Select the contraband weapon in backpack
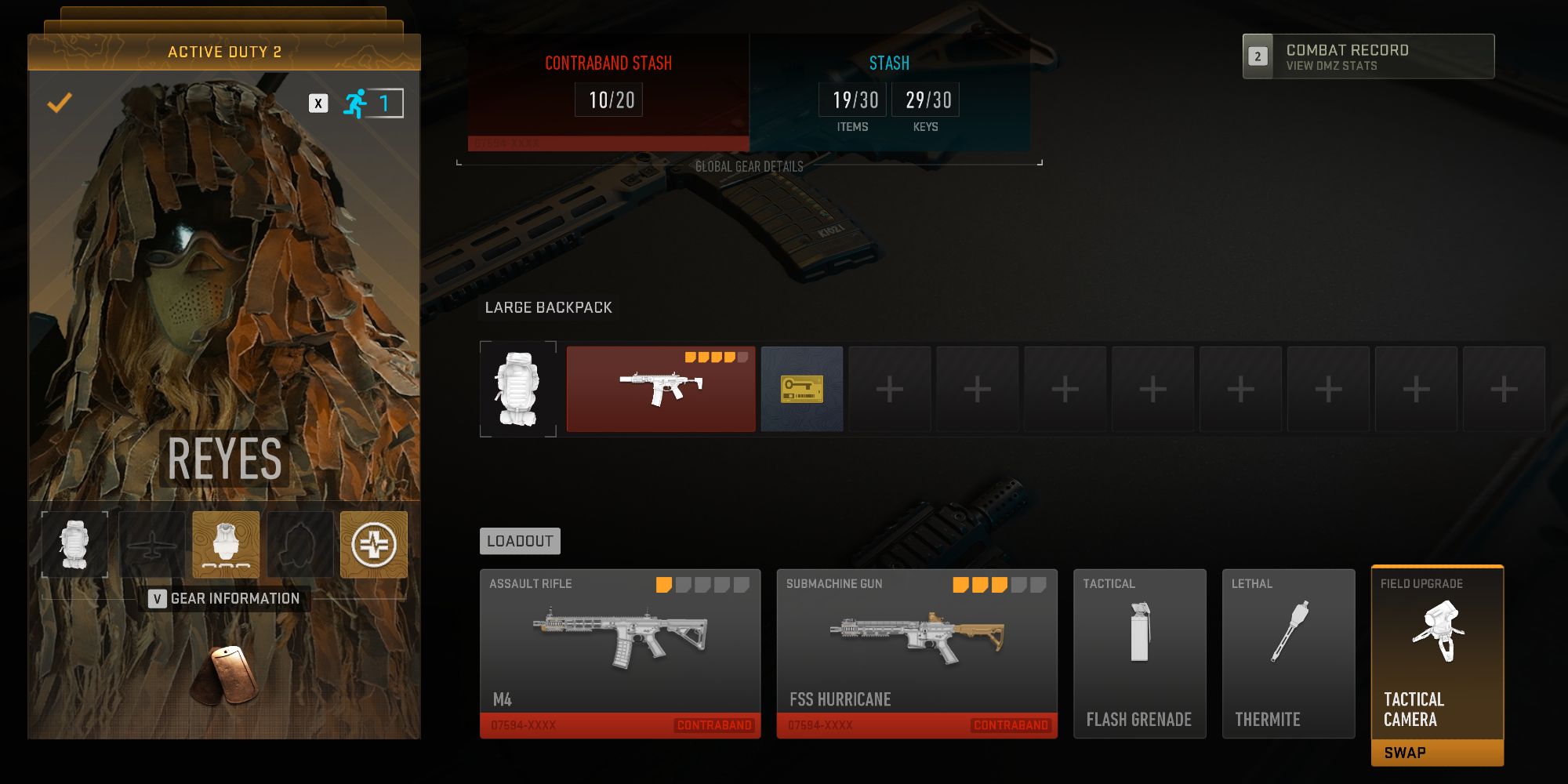 pyautogui.click(x=661, y=389)
